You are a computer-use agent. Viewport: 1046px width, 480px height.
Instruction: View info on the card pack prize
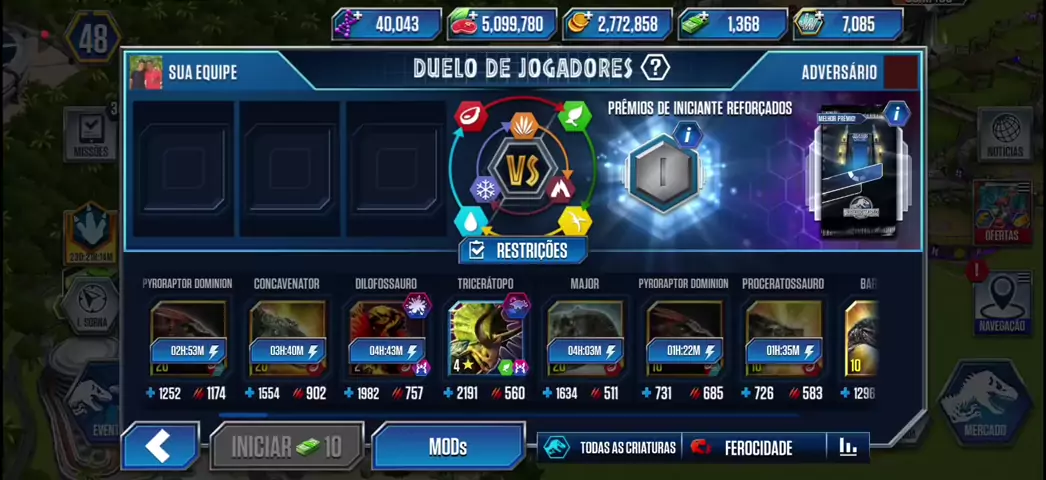point(895,113)
